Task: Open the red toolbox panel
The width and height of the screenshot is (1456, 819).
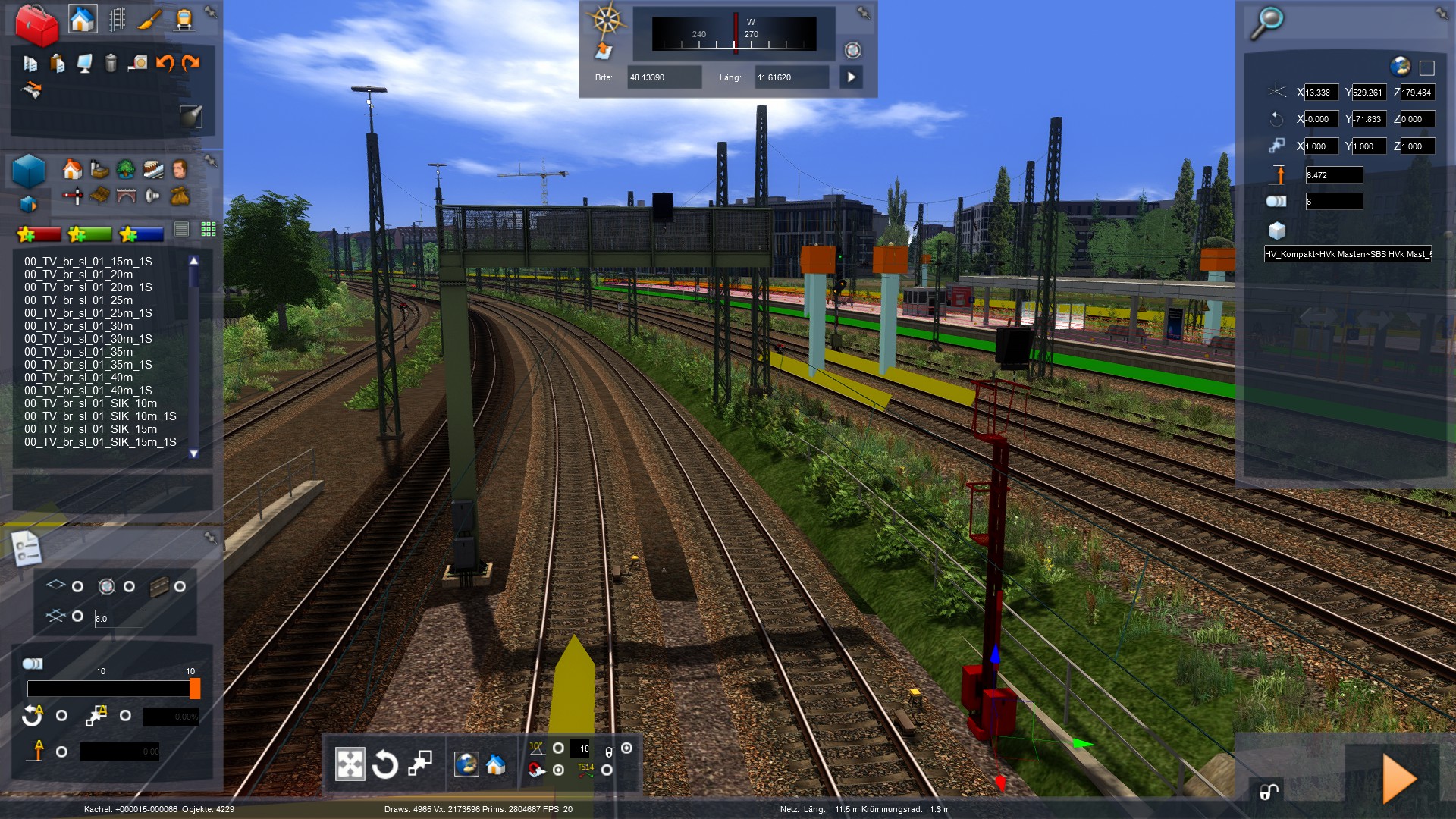Action: 36,24
